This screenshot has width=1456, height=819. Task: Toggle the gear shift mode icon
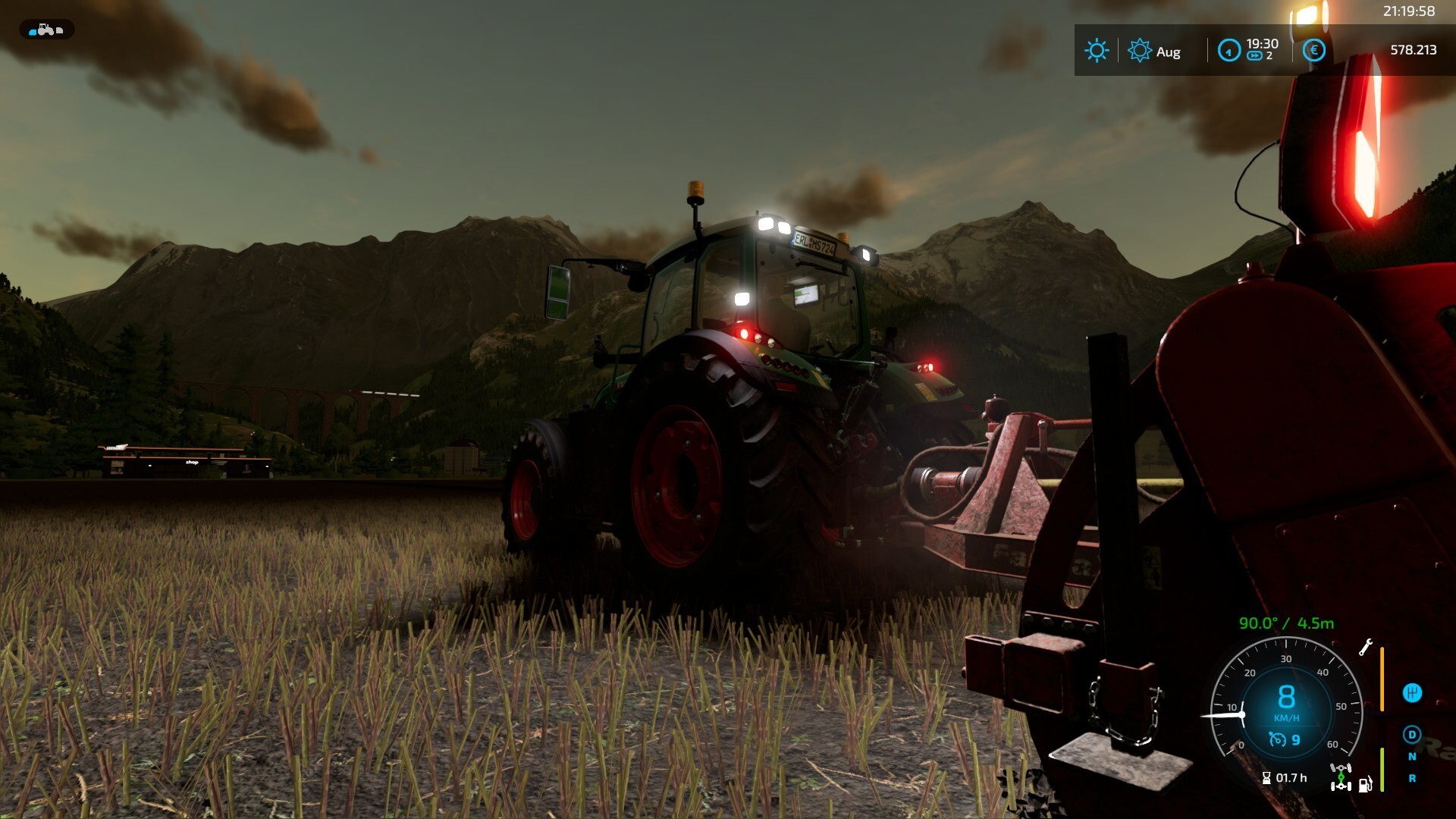1412,692
